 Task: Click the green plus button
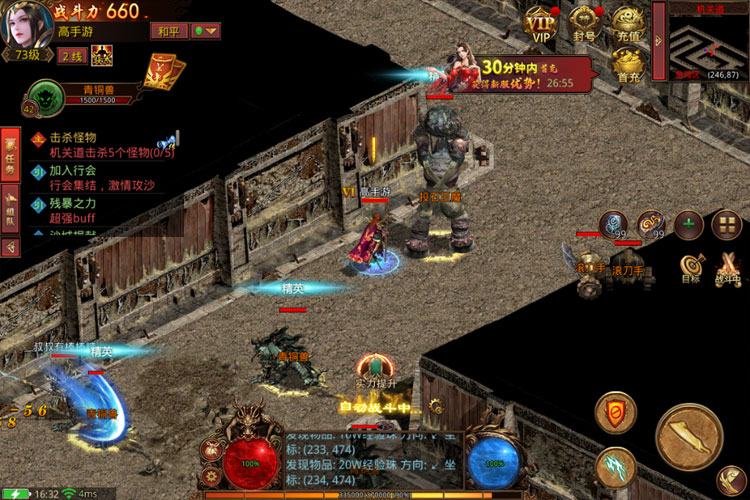(x=688, y=225)
